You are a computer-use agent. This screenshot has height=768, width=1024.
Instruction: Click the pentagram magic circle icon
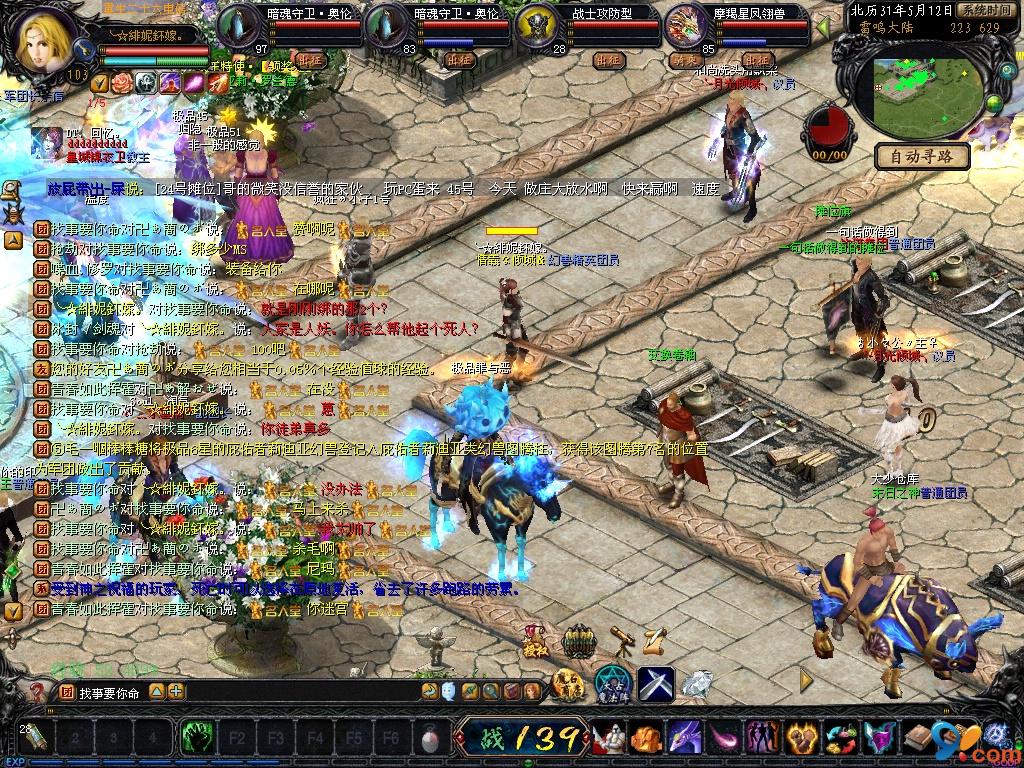[x=612, y=684]
